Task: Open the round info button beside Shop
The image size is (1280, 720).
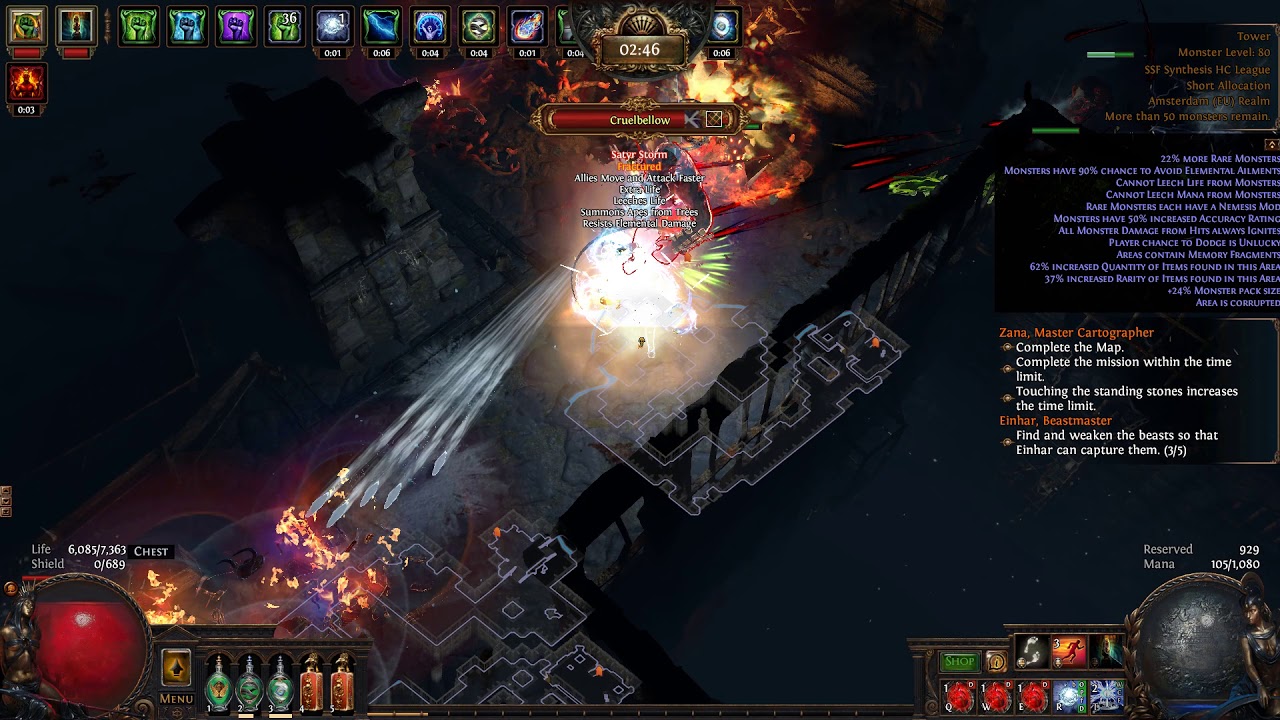Action: click(996, 661)
